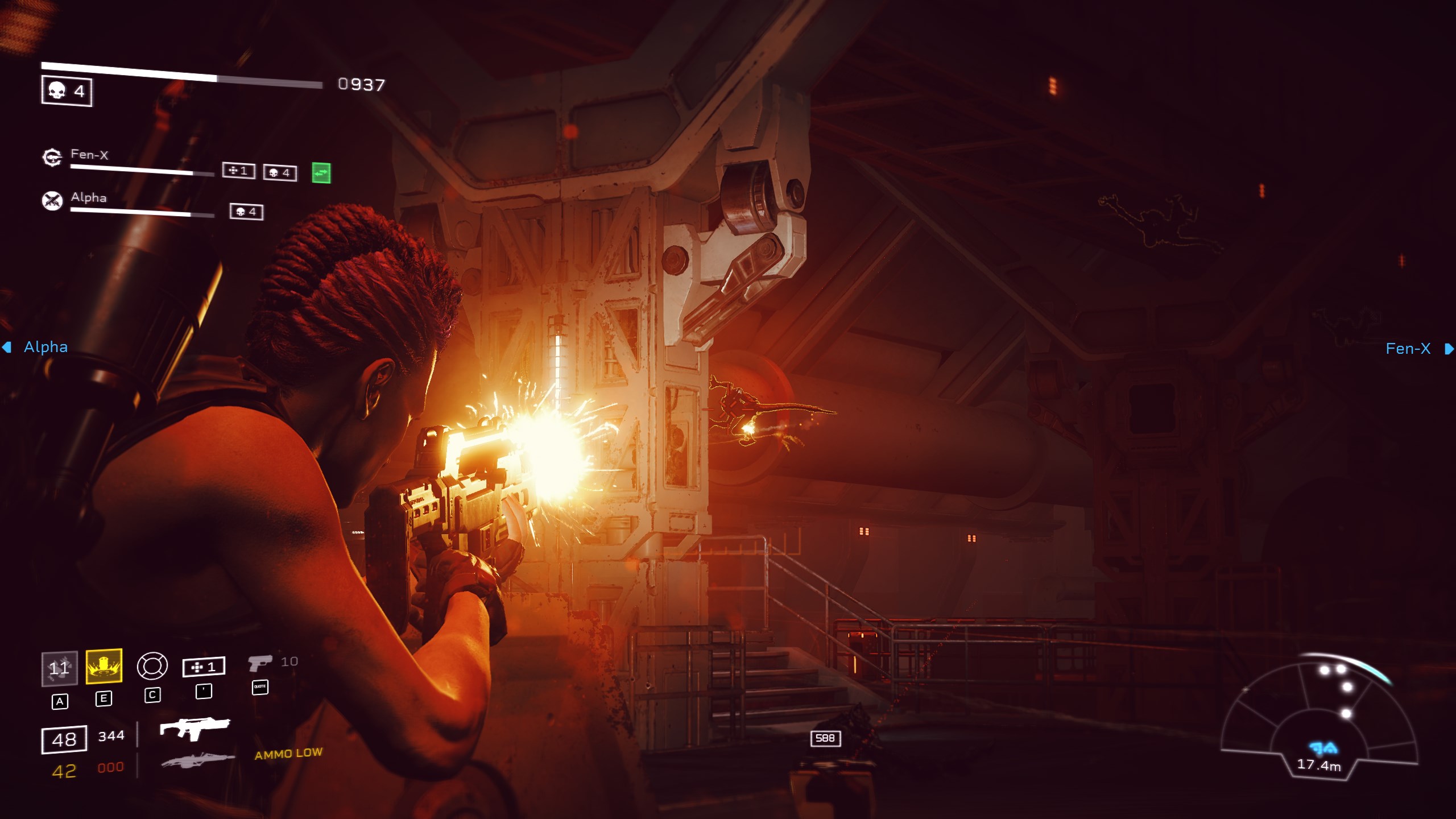Spectate Alpha with the left arrow

point(7,347)
